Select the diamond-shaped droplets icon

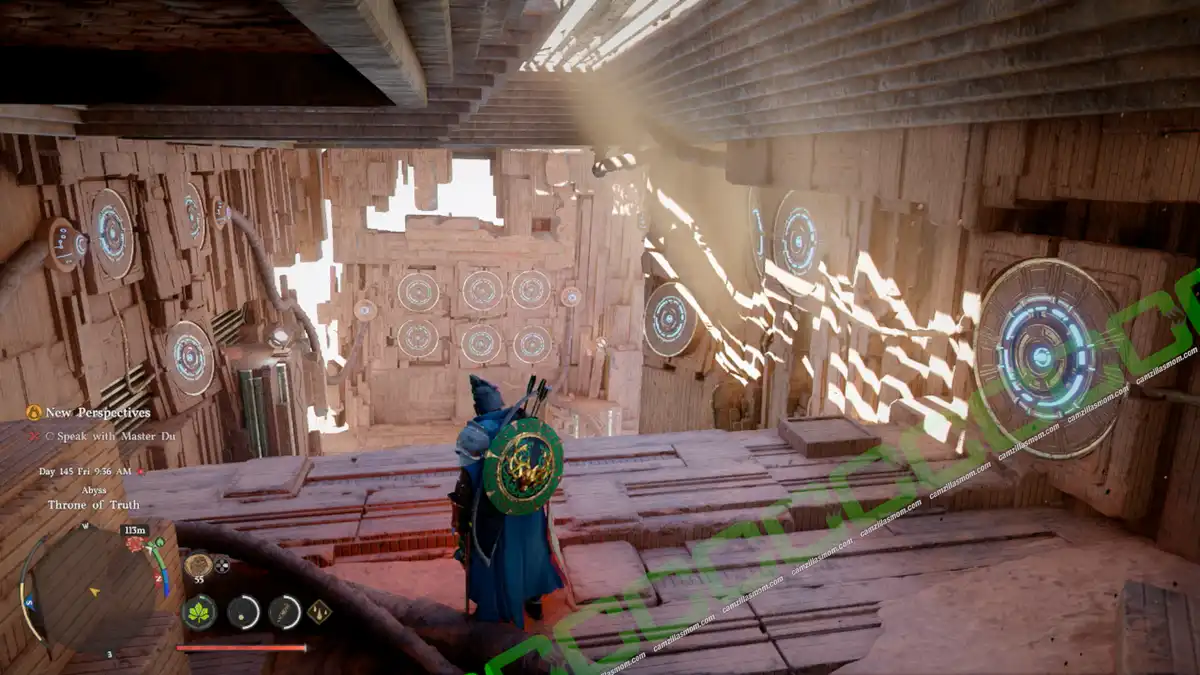[x=319, y=611]
